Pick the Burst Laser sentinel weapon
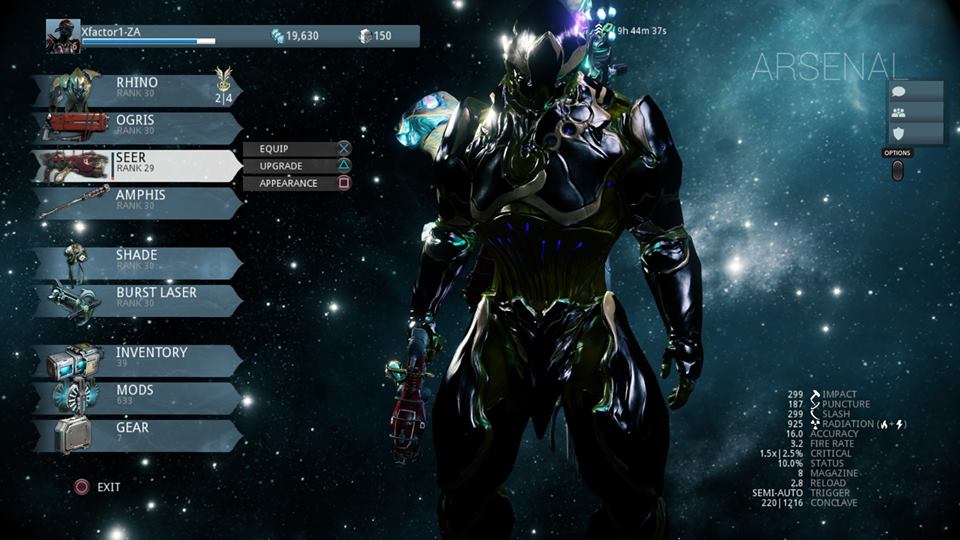The height and width of the screenshot is (540, 960). tap(138, 300)
